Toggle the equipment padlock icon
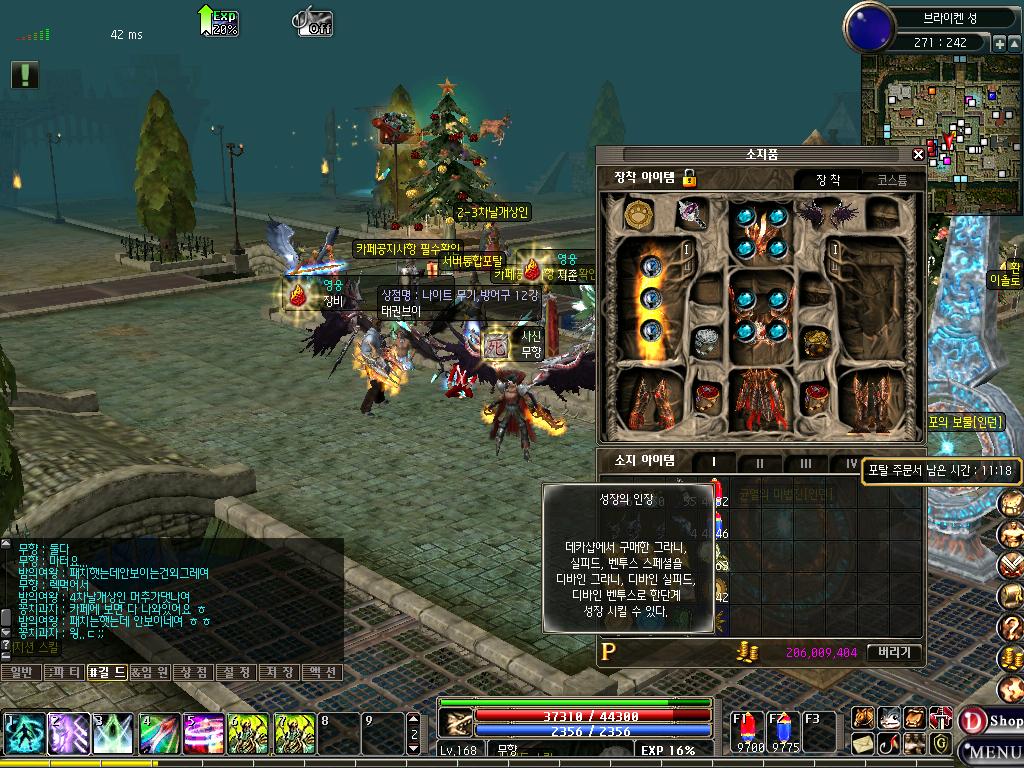 pyautogui.click(x=689, y=178)
